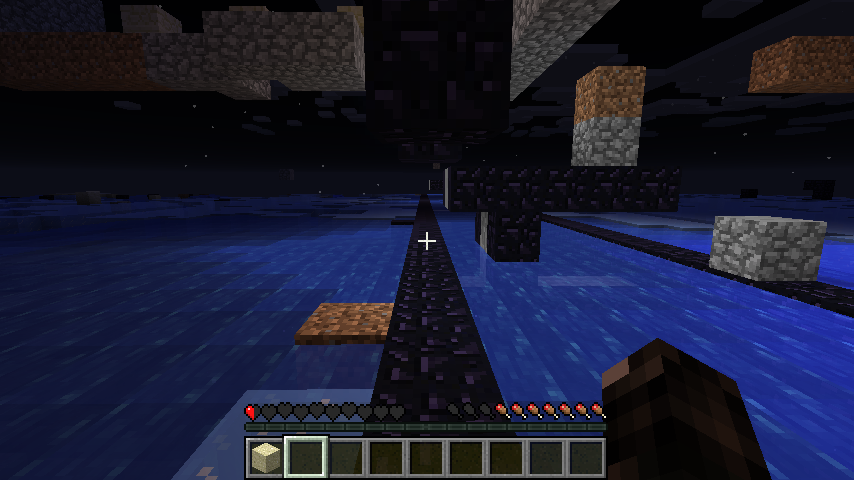Image resolution: width=854 pixels, height=480 pixels.
Task: Select the sandstone block hotbar slot
Action: (x=266, y=458)
